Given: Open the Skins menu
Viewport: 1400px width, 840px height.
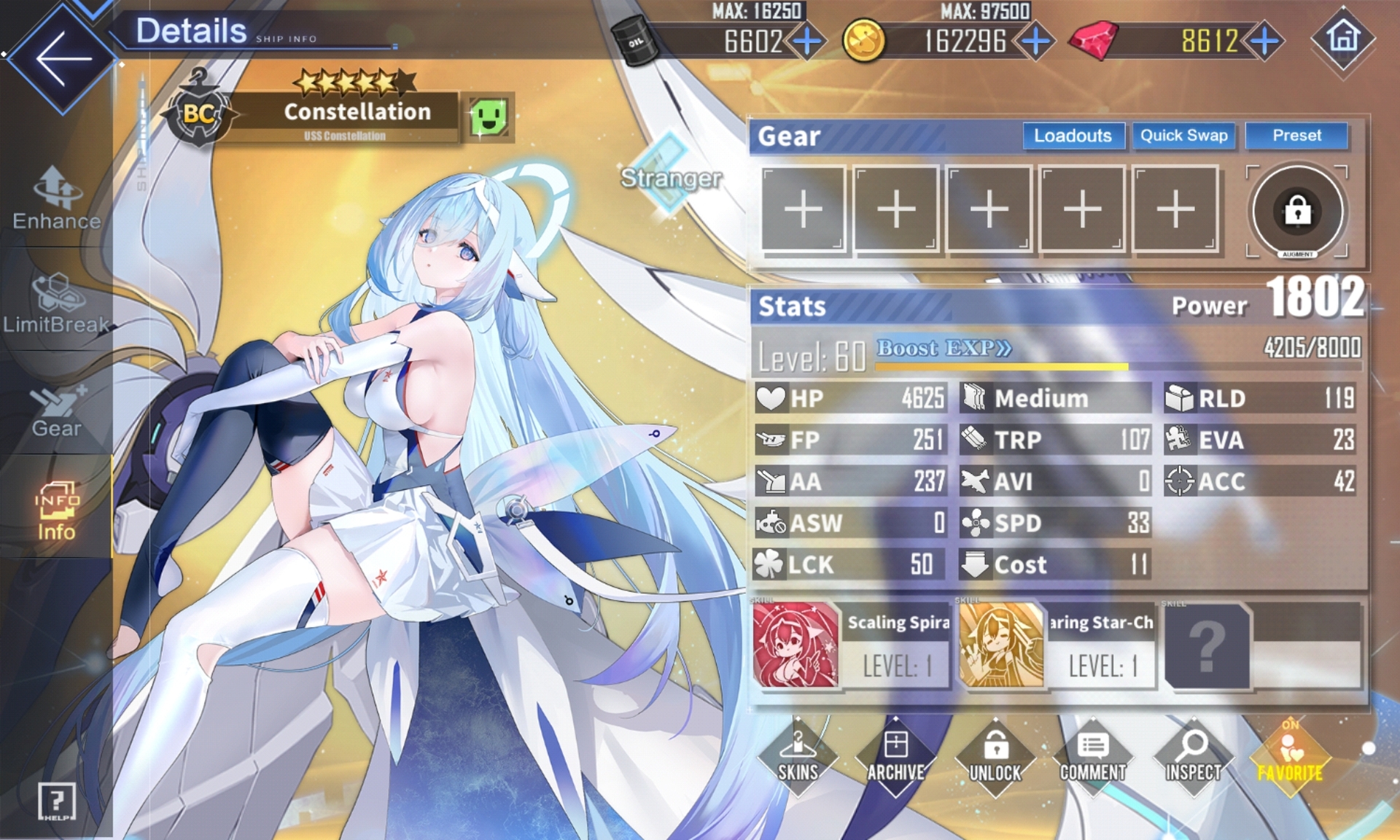Looking at the screenshot, I should pos(798,758).
